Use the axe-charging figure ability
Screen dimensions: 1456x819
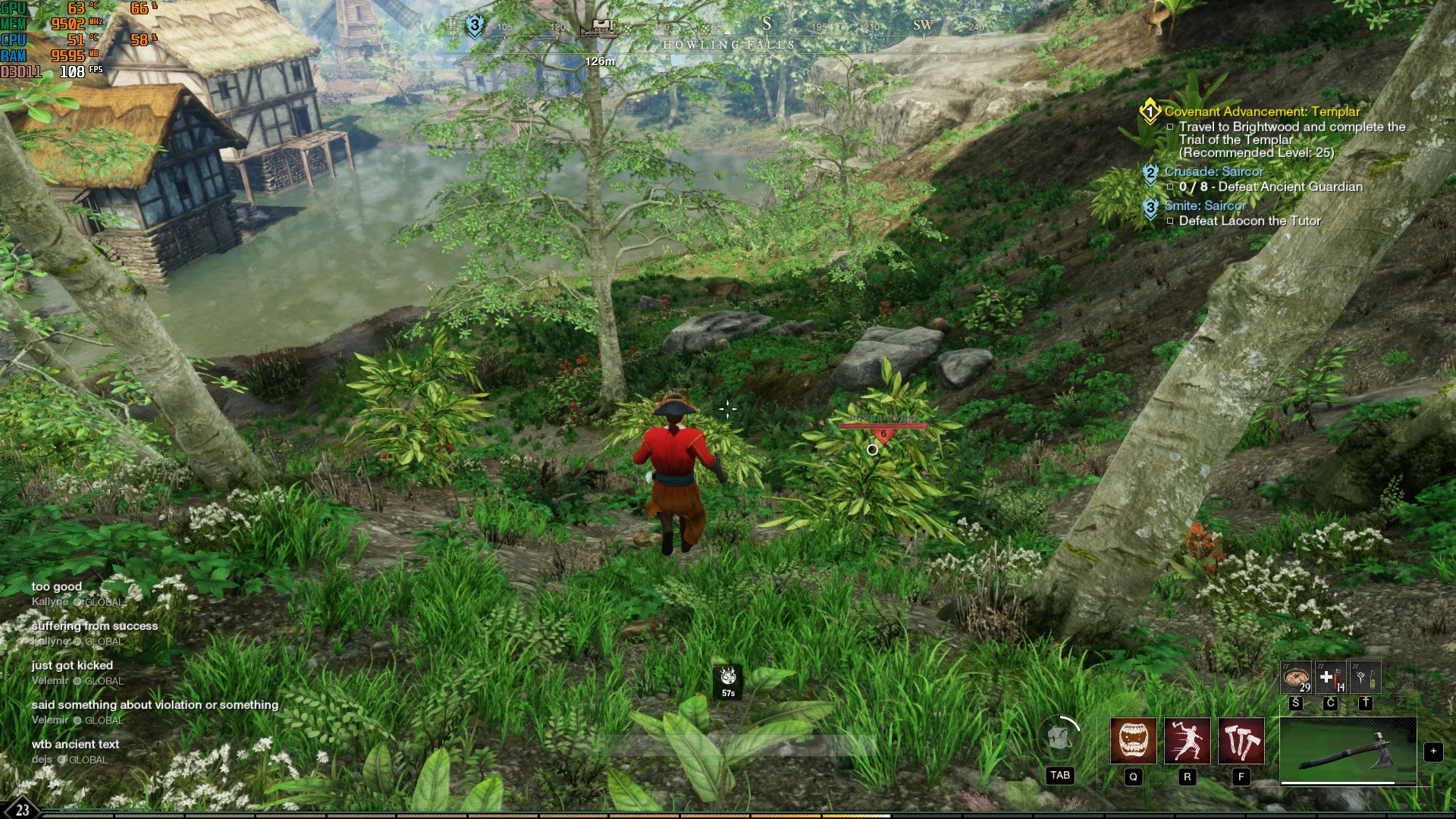point(1187,740)
